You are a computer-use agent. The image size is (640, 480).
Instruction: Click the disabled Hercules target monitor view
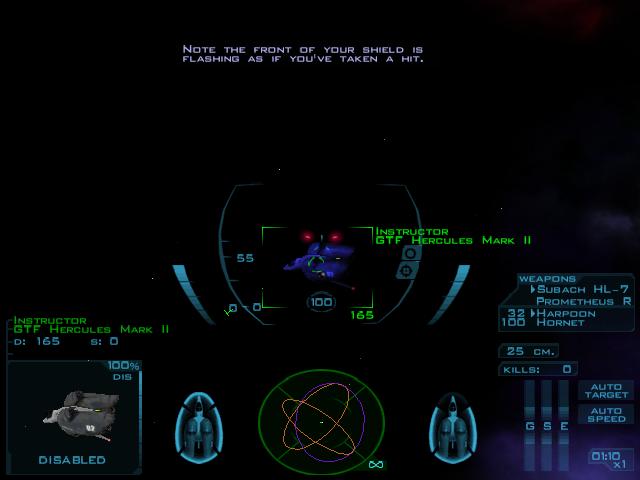coord(72,413)
